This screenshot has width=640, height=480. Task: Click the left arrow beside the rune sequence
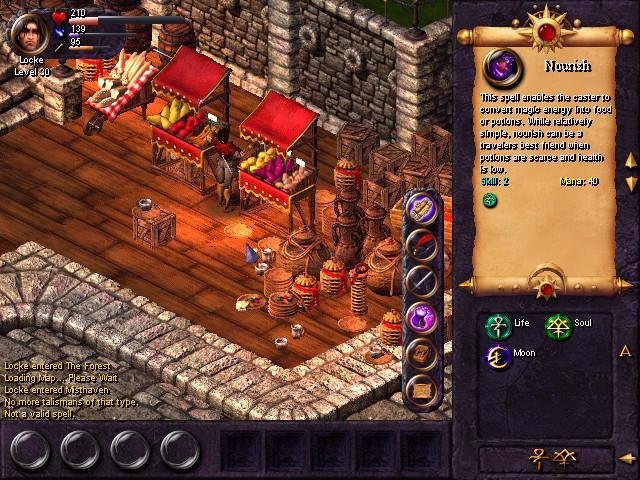click(626, 459)
